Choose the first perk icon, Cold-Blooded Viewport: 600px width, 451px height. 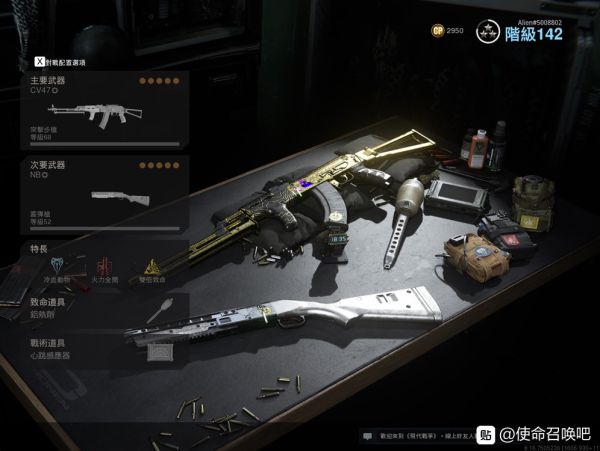point(54,265)
